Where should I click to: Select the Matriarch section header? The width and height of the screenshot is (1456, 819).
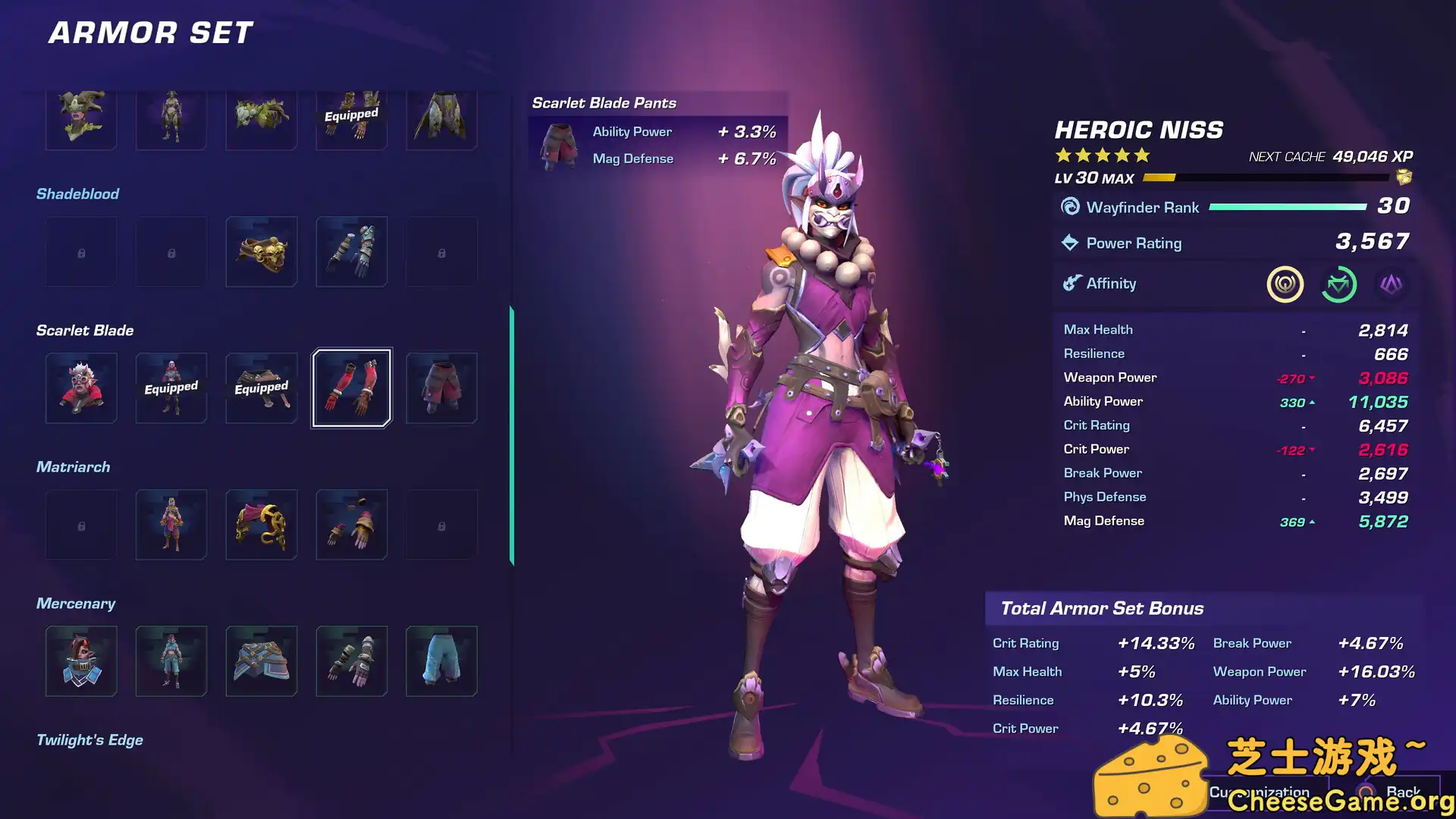point(73,466)
